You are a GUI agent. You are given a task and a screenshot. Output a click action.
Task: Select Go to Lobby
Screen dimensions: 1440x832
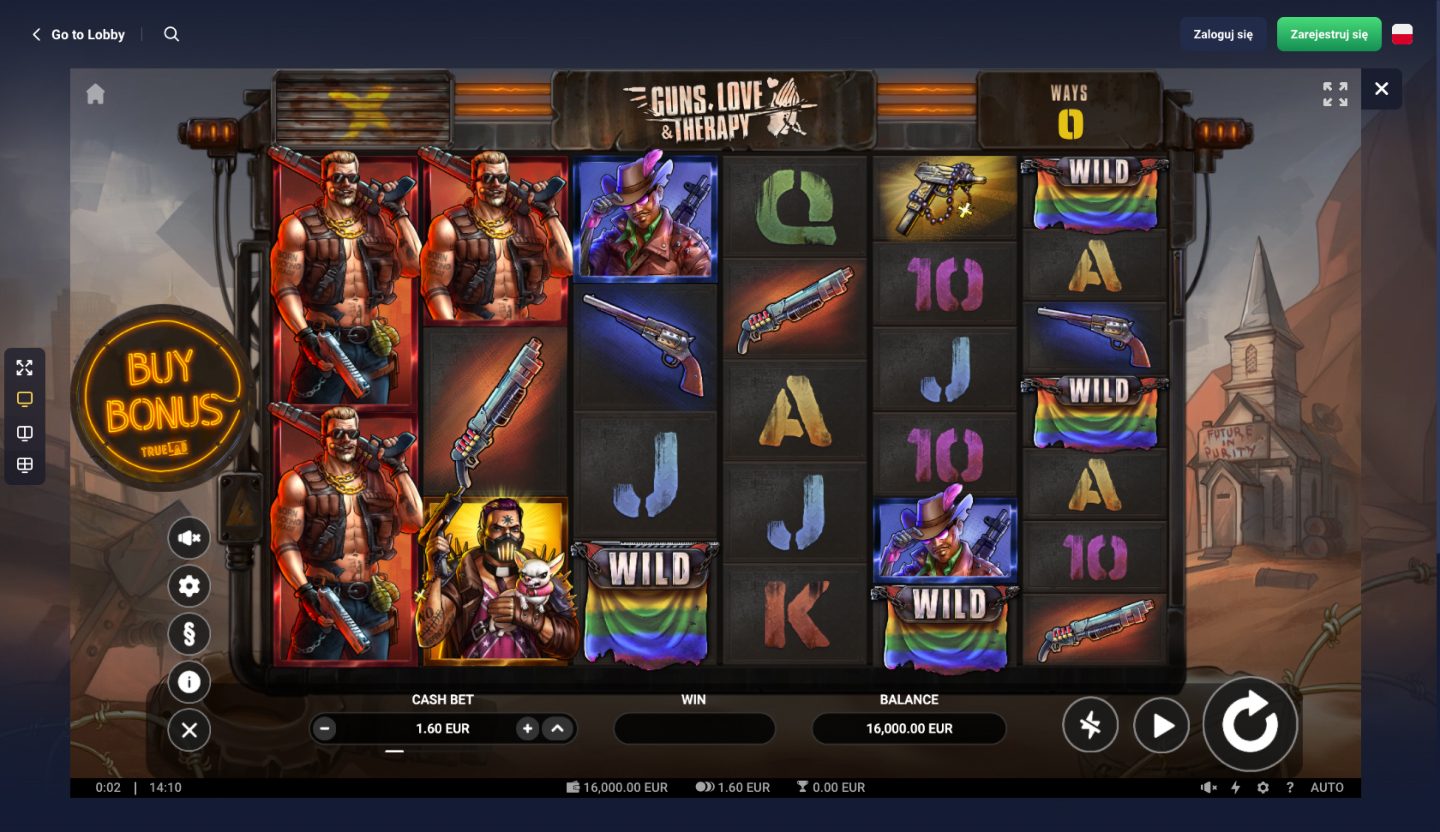click(x=80, y=34)
